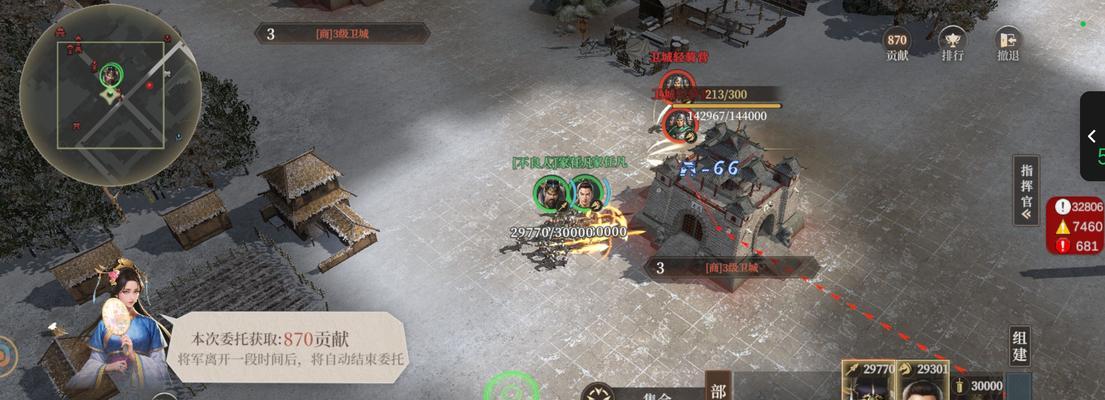Tap the 撤退 retreat button
This screenshot has width=1105, height=400.
1008,44
